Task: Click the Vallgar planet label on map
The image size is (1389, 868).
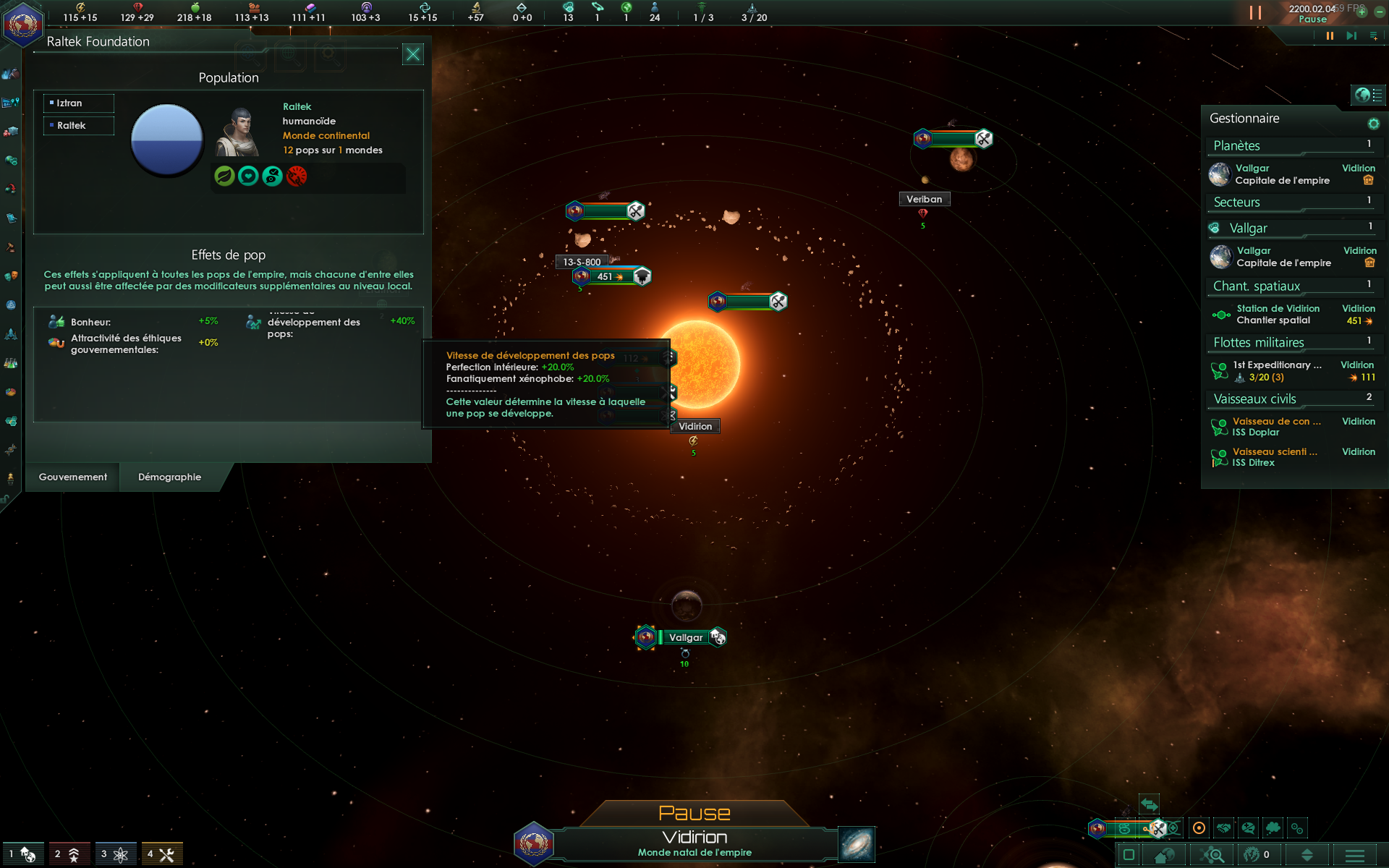Action: point(685,637)
